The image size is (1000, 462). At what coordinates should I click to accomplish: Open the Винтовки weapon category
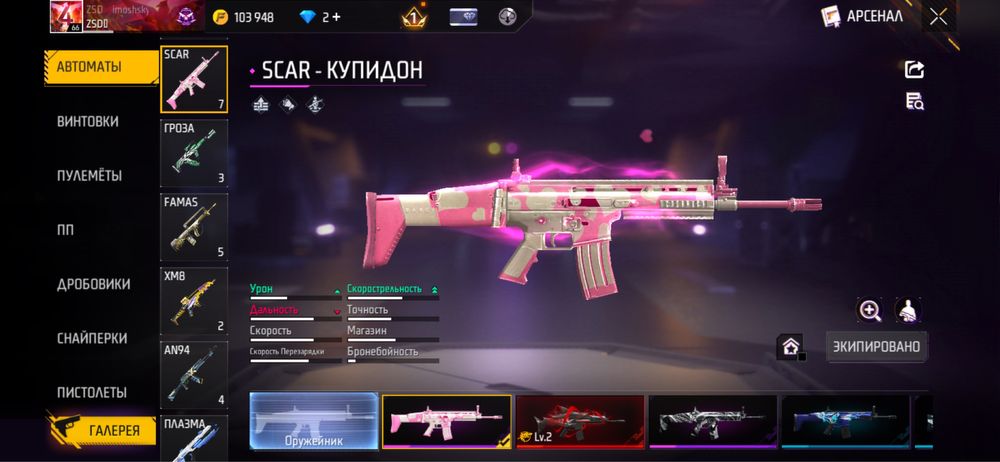(x=88, y=121)
